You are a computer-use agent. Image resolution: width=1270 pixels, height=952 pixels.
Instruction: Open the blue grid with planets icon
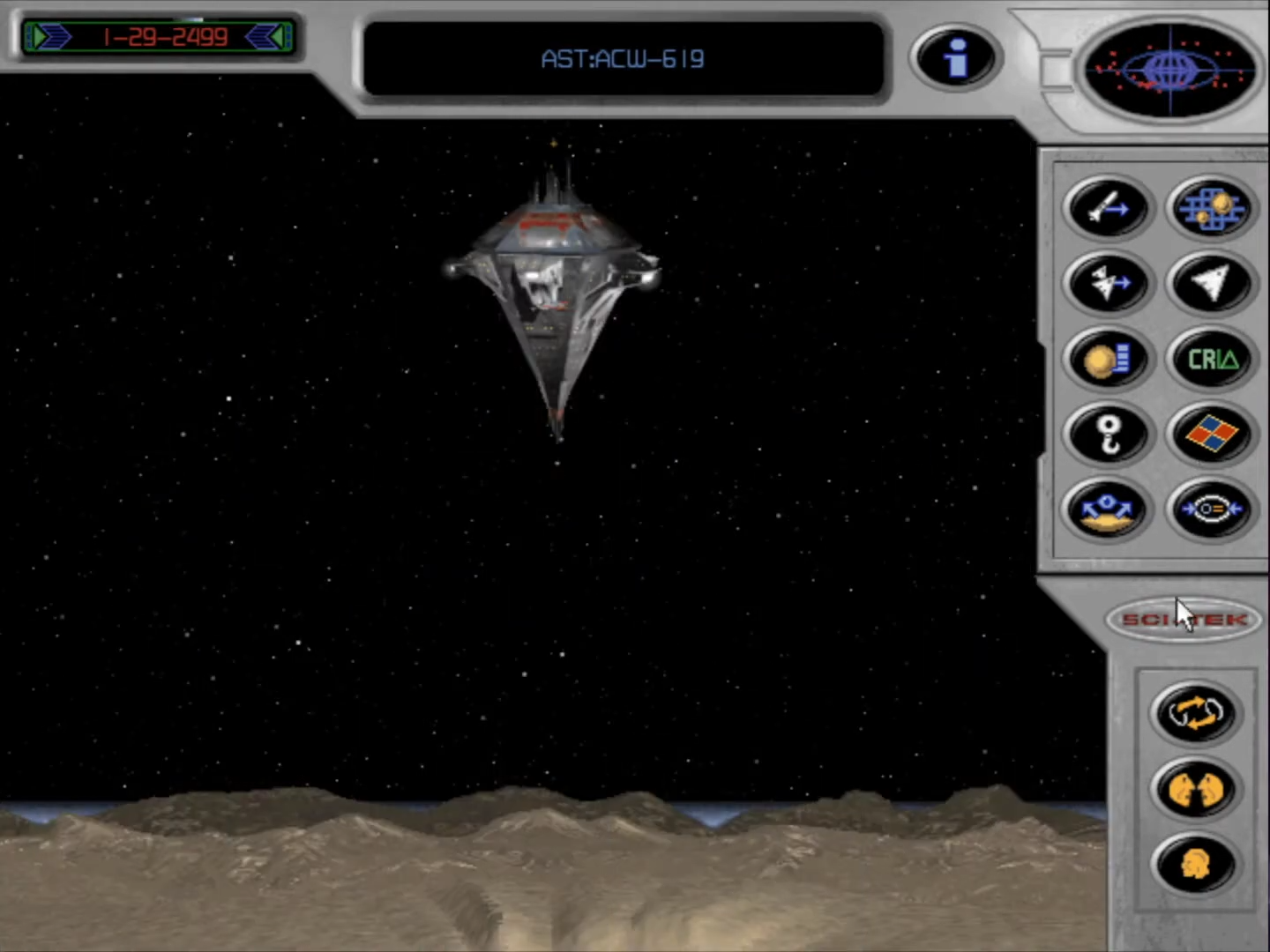click(x=1211, y=208)
